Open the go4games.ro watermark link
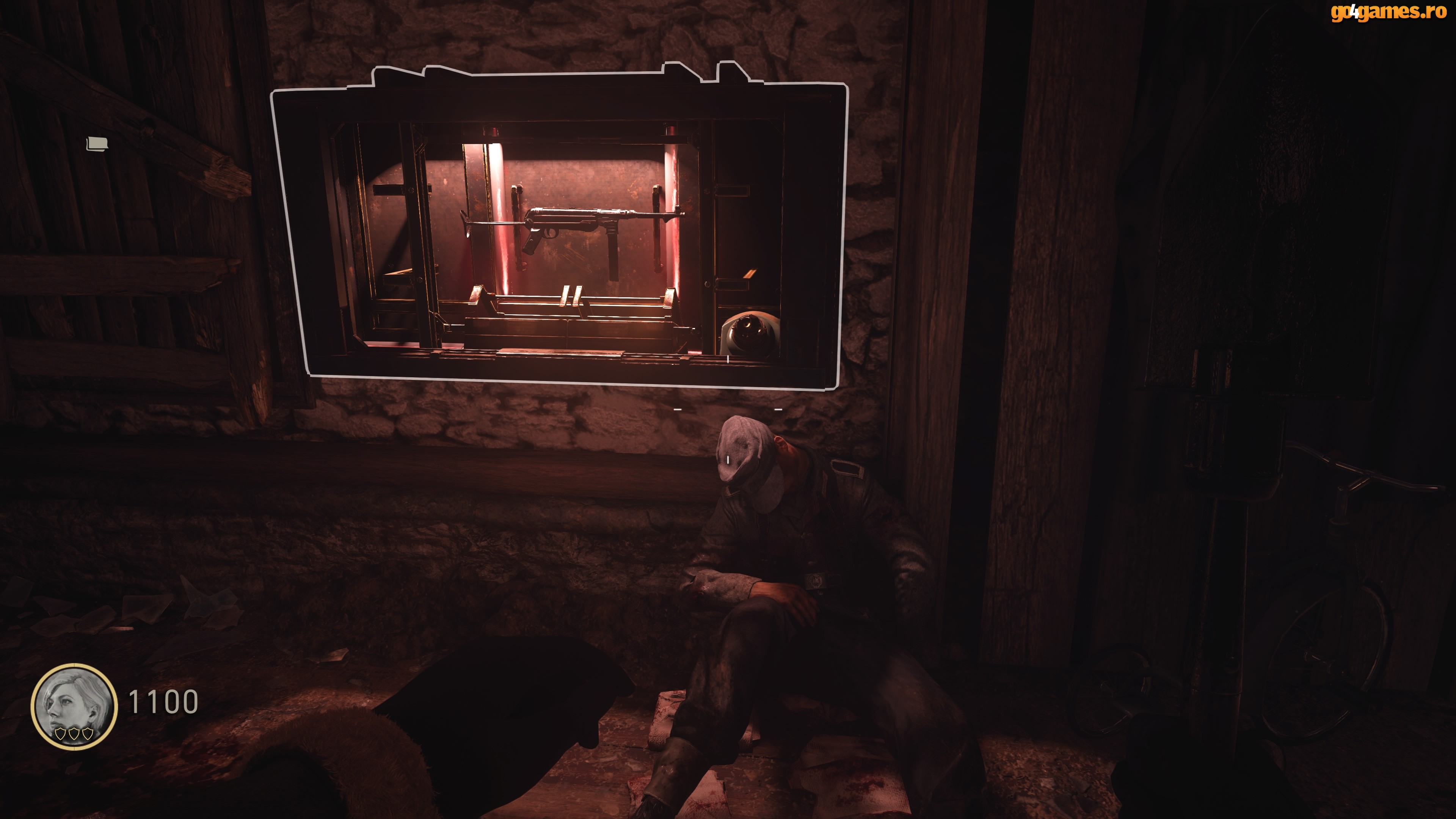 [x=1388, y=12]
